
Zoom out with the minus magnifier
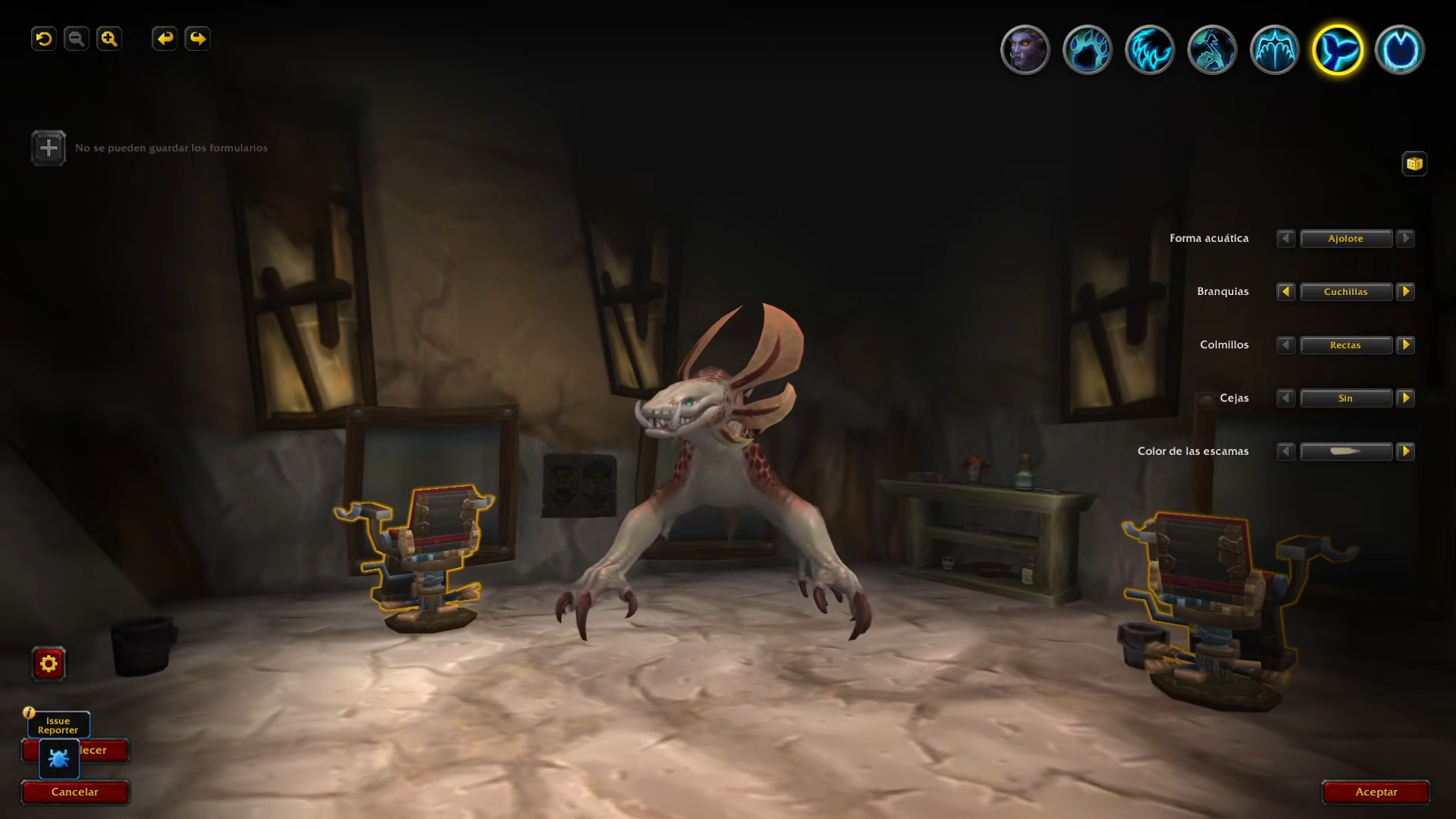coord(77,39)
